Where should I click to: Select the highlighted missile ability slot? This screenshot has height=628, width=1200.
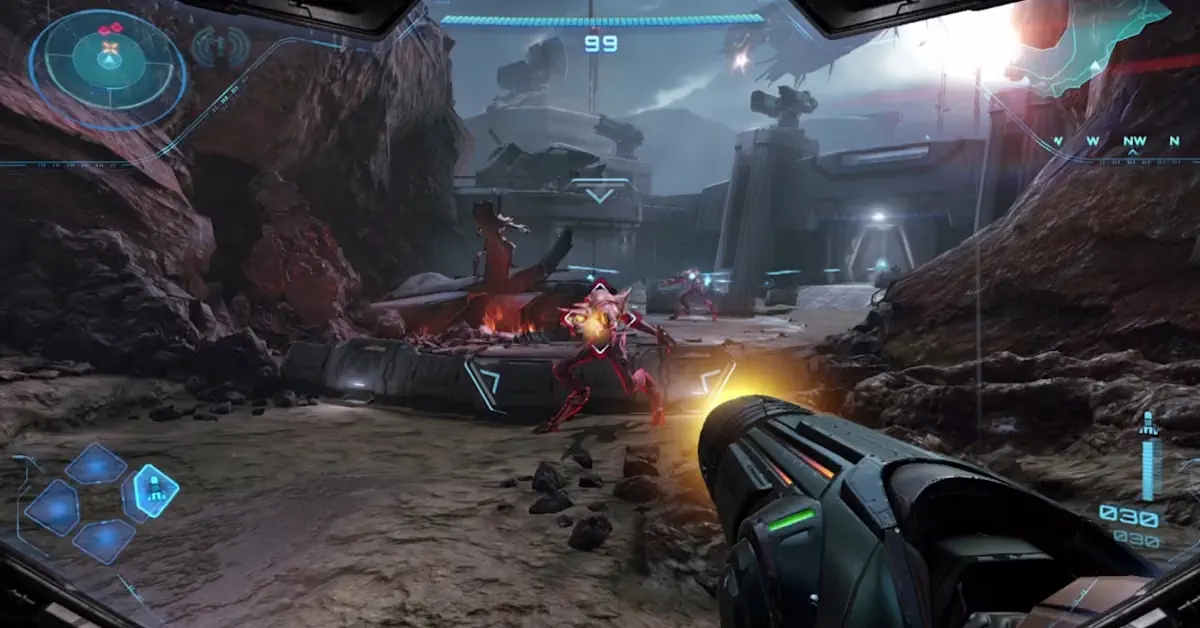coord(155,490)
